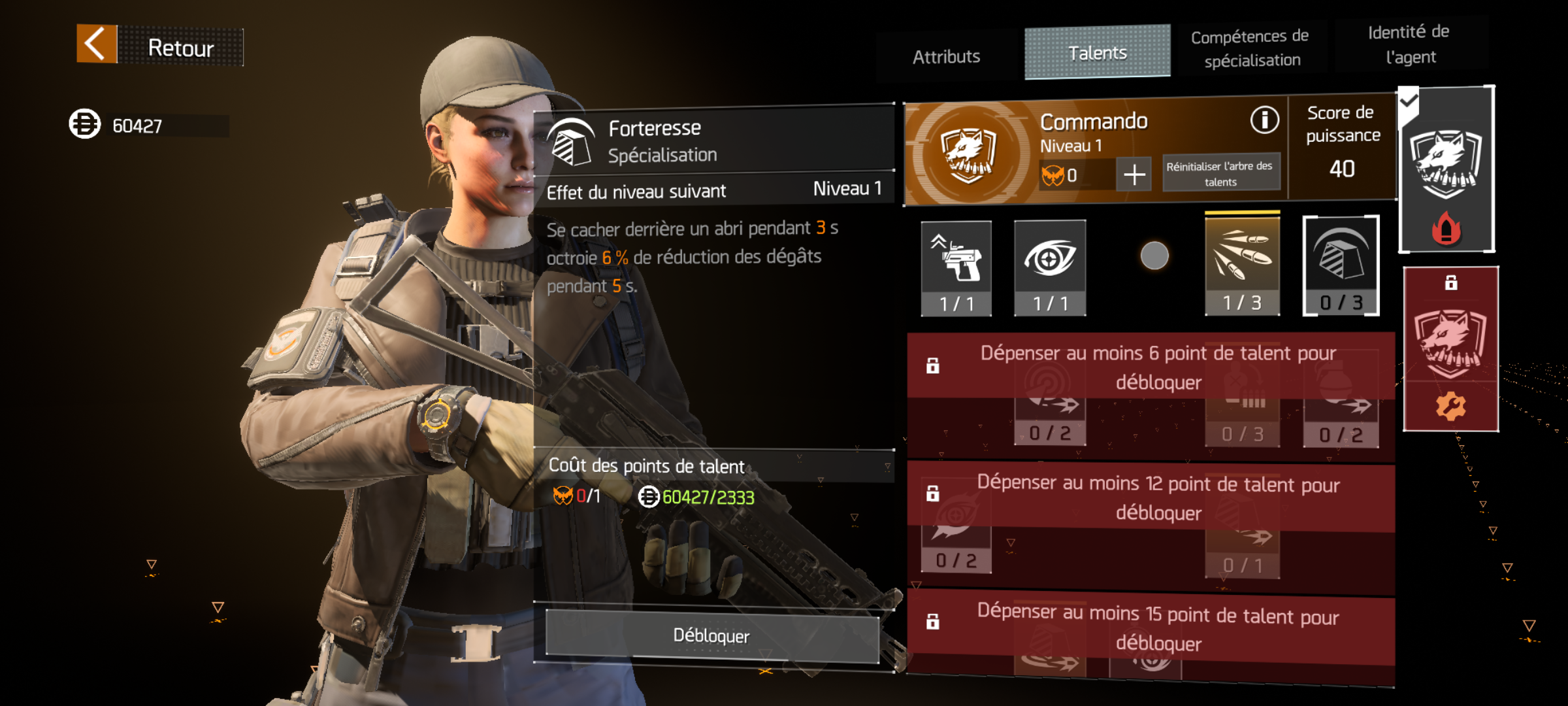The height and width of the screenshot is (706, 1568).
Task: Open Compétences de spécialisation tab
Action: (1250, 48)
